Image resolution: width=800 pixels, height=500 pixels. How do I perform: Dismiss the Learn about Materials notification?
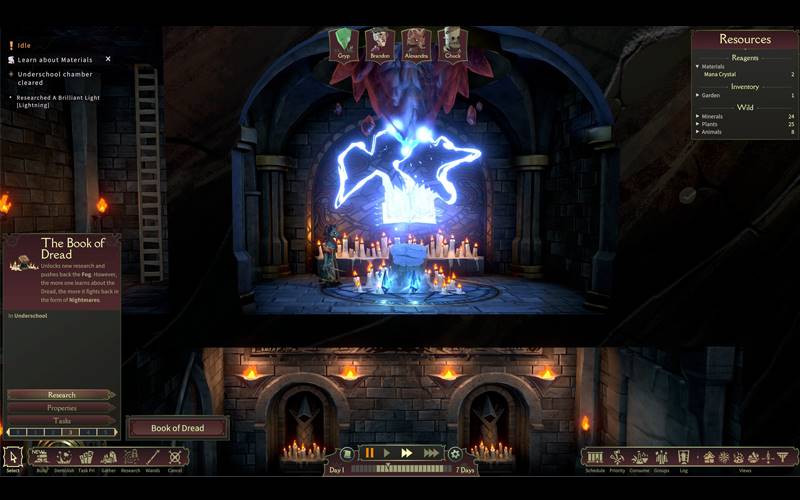click(x=108, y=59)
